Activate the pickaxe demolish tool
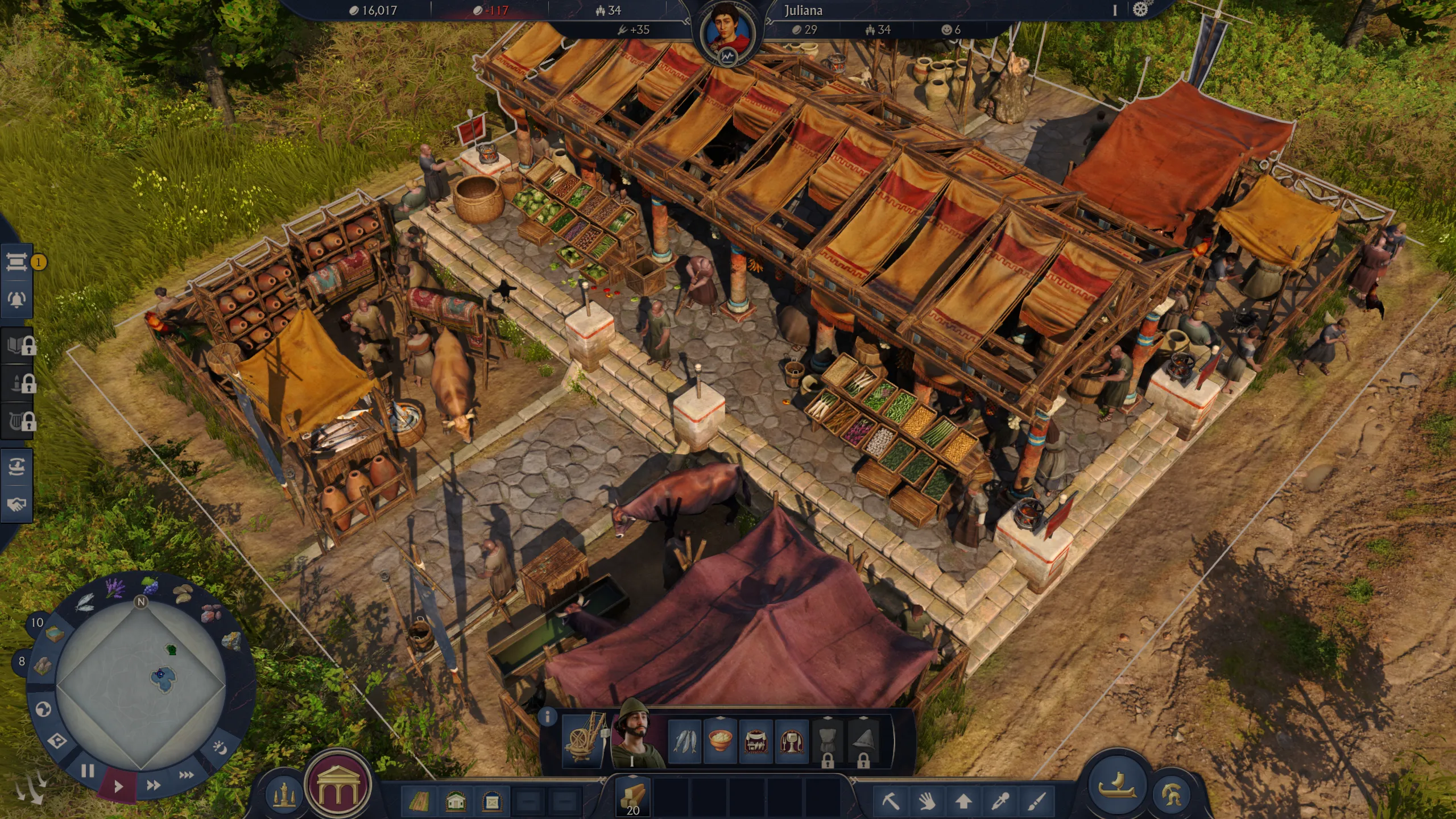1456x819 pixels. coord(891,801)
